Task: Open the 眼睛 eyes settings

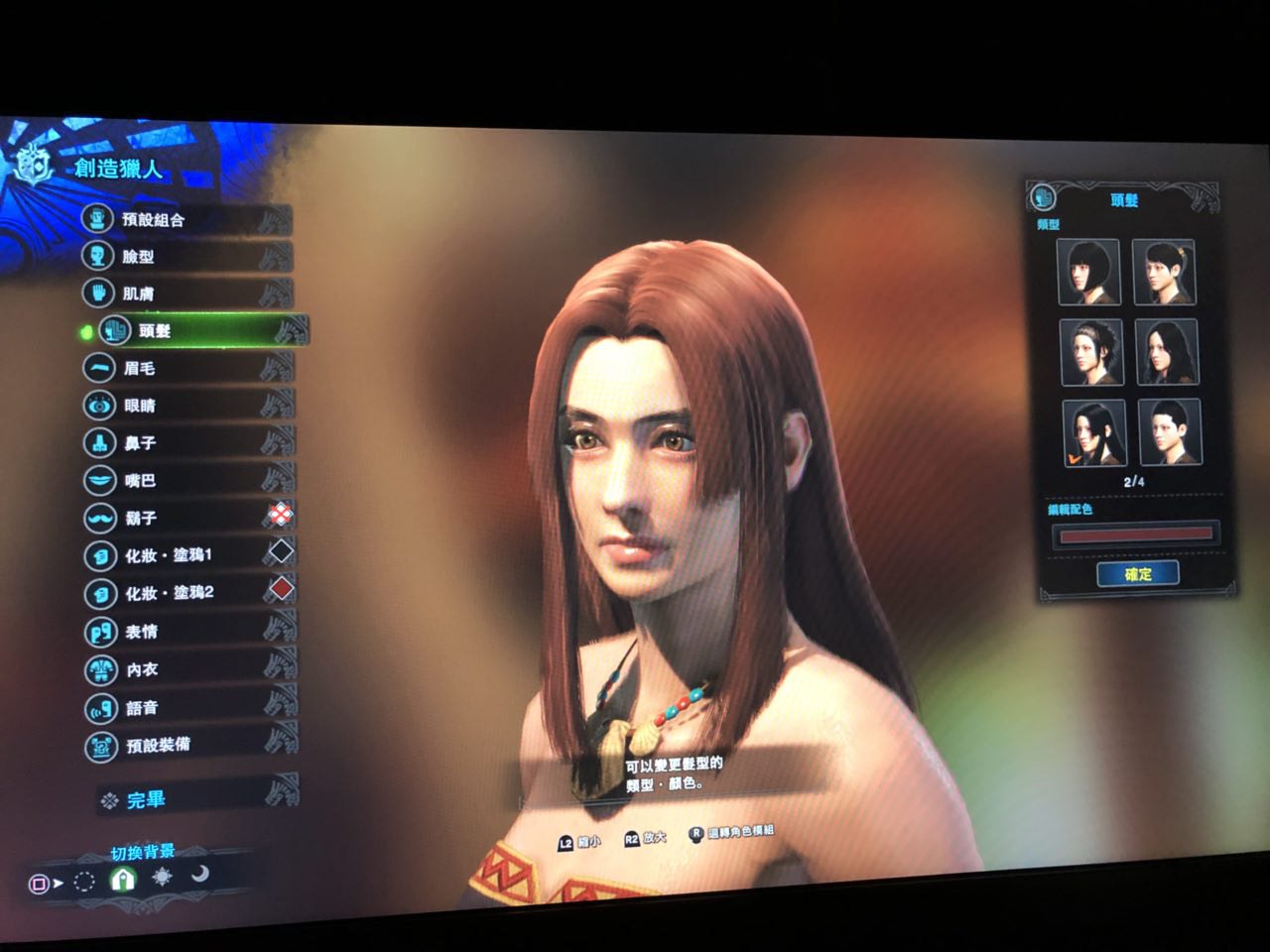Action: 140,406
